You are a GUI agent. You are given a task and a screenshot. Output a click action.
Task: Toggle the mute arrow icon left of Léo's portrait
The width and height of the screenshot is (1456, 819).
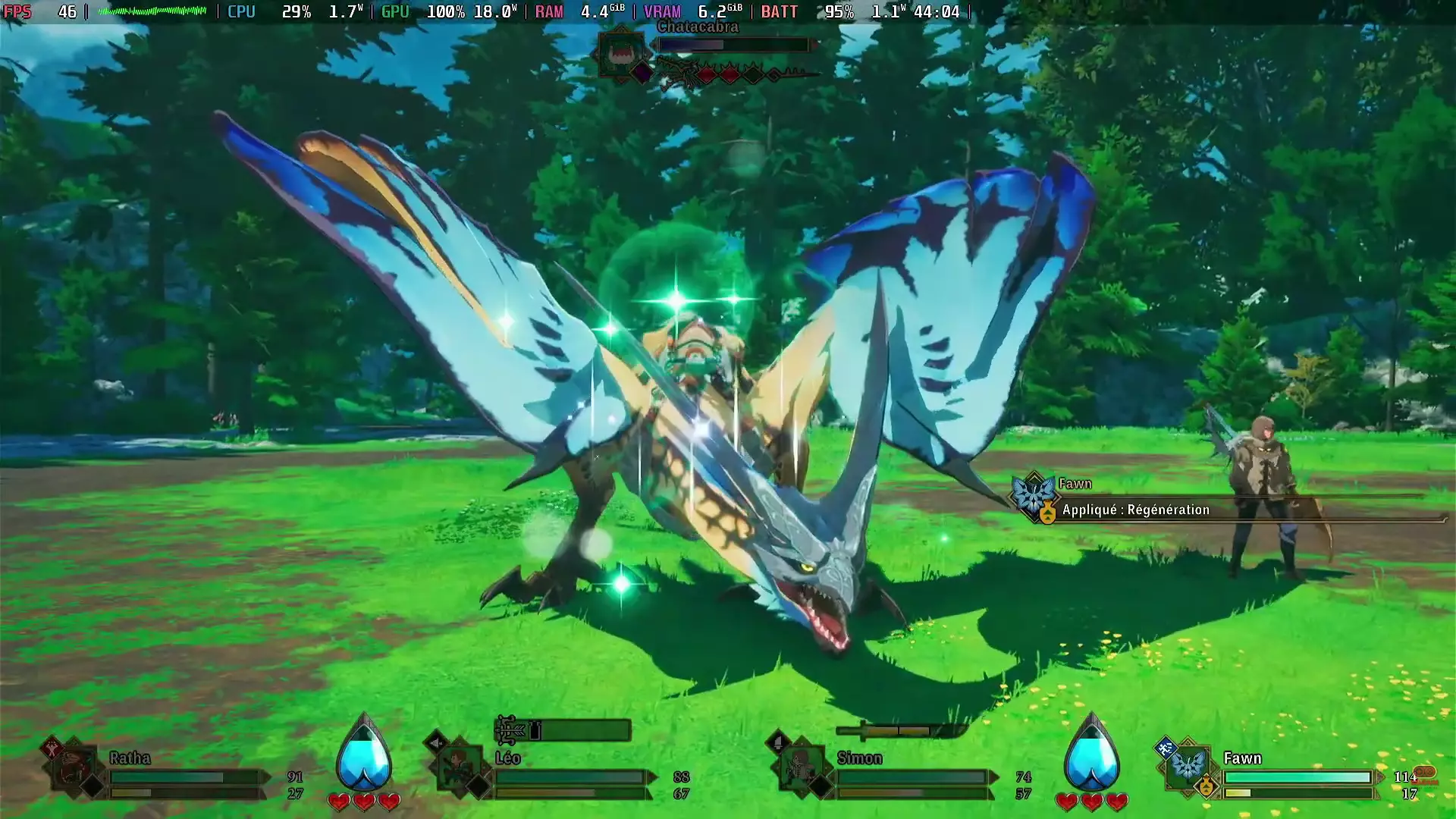pos(434,743)
